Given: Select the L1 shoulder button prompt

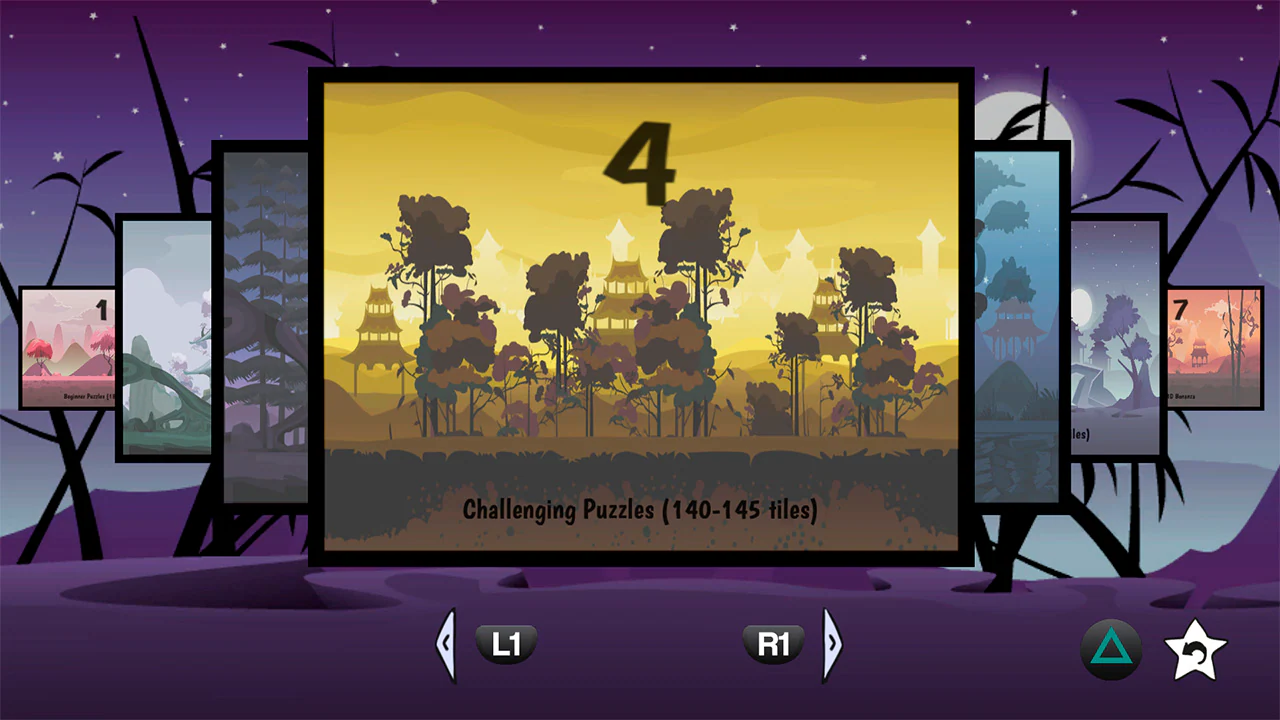Looking at the screenshot, I should pos(506,644).
